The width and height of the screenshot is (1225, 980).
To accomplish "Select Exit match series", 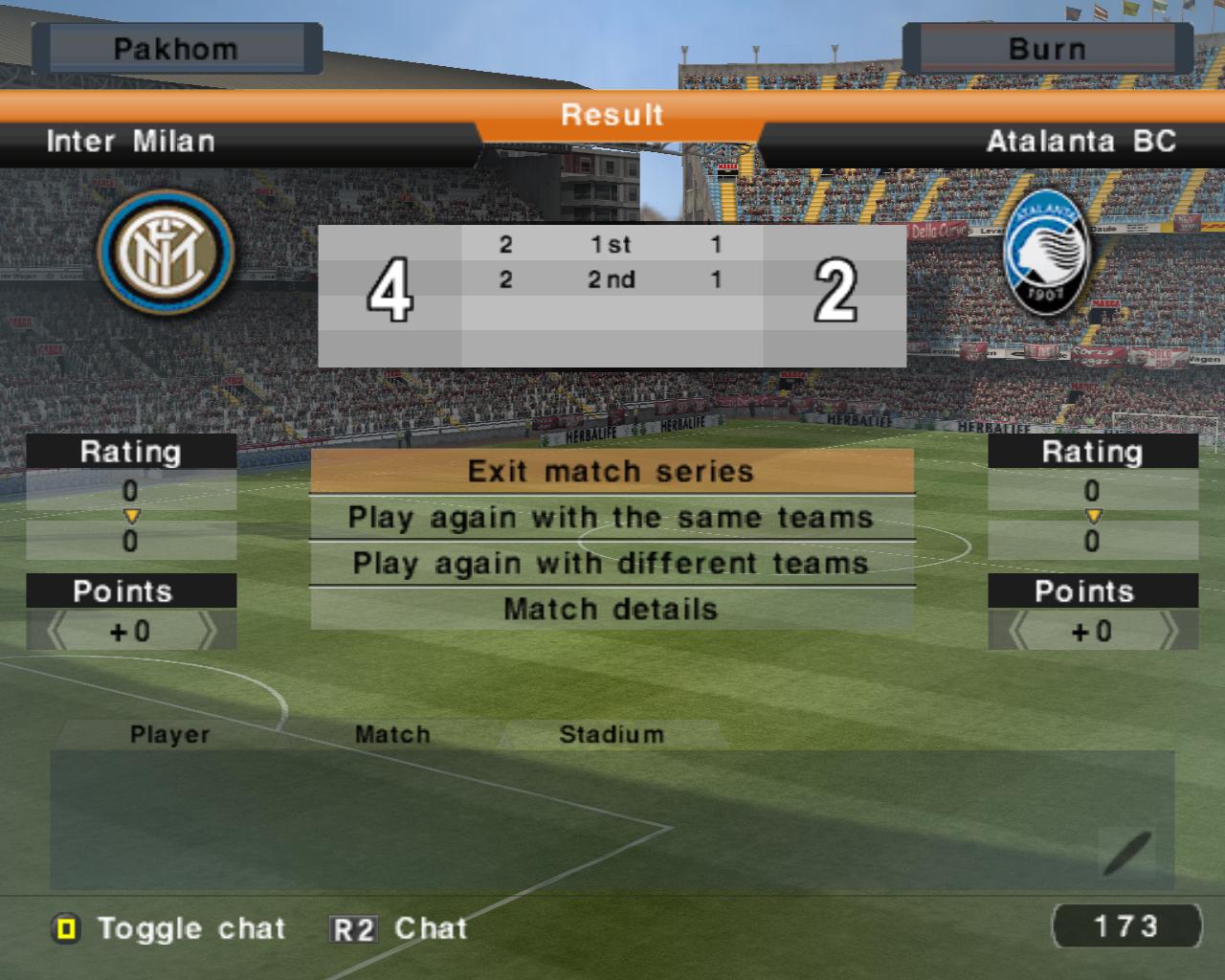I will point(611,472).
